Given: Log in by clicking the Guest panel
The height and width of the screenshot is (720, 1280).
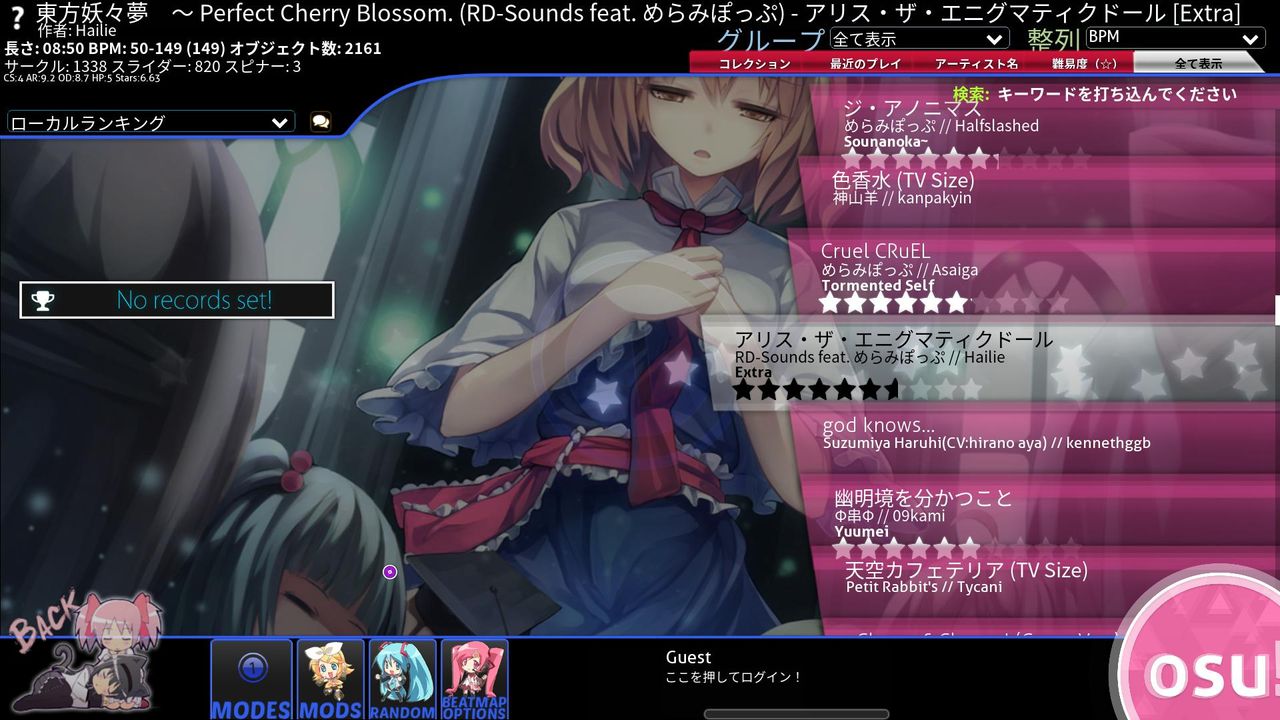Looking at the screenshot, I should point(730,666).
